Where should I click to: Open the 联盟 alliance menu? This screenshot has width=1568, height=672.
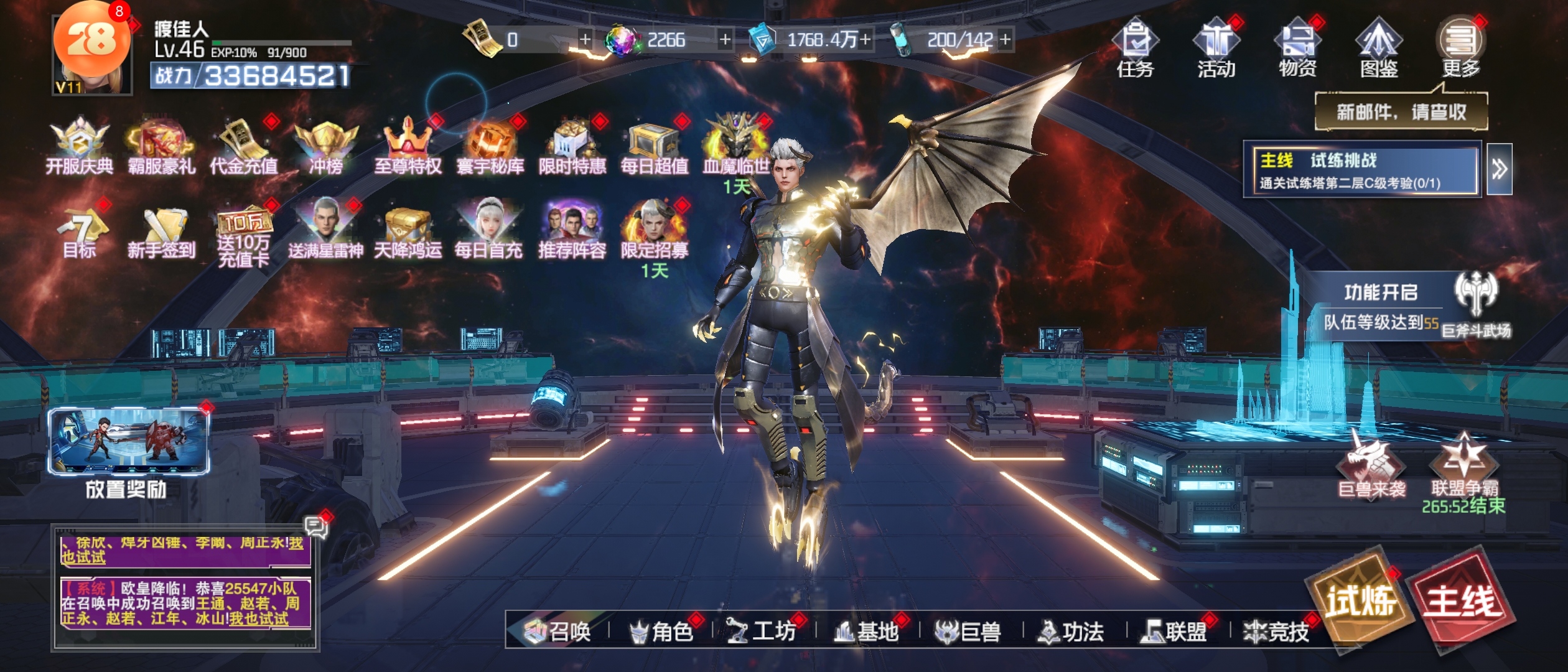coord(1174,632)
